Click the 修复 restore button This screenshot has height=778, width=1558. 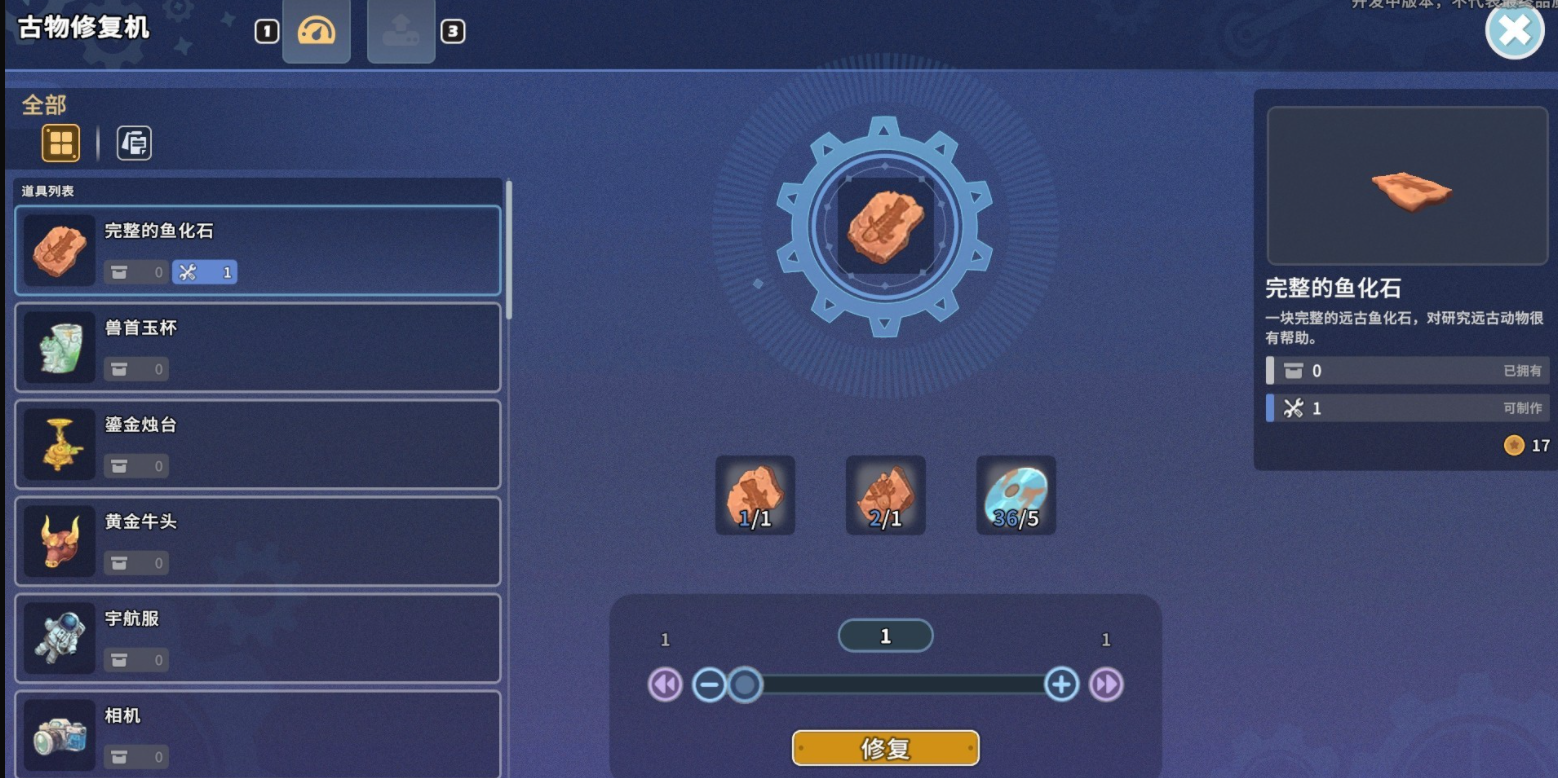[885, 748]
